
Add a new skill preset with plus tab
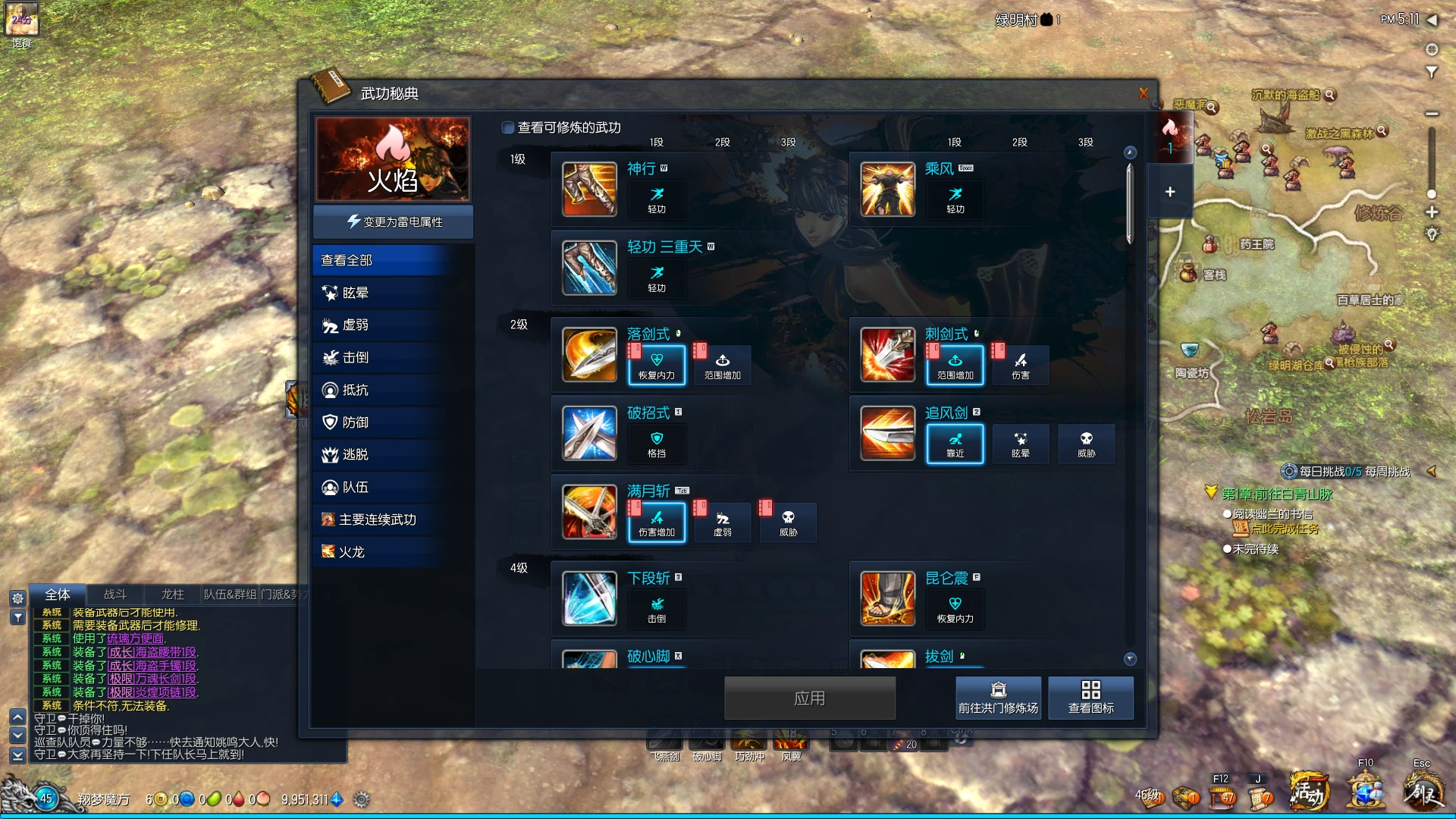point(1170,192)
